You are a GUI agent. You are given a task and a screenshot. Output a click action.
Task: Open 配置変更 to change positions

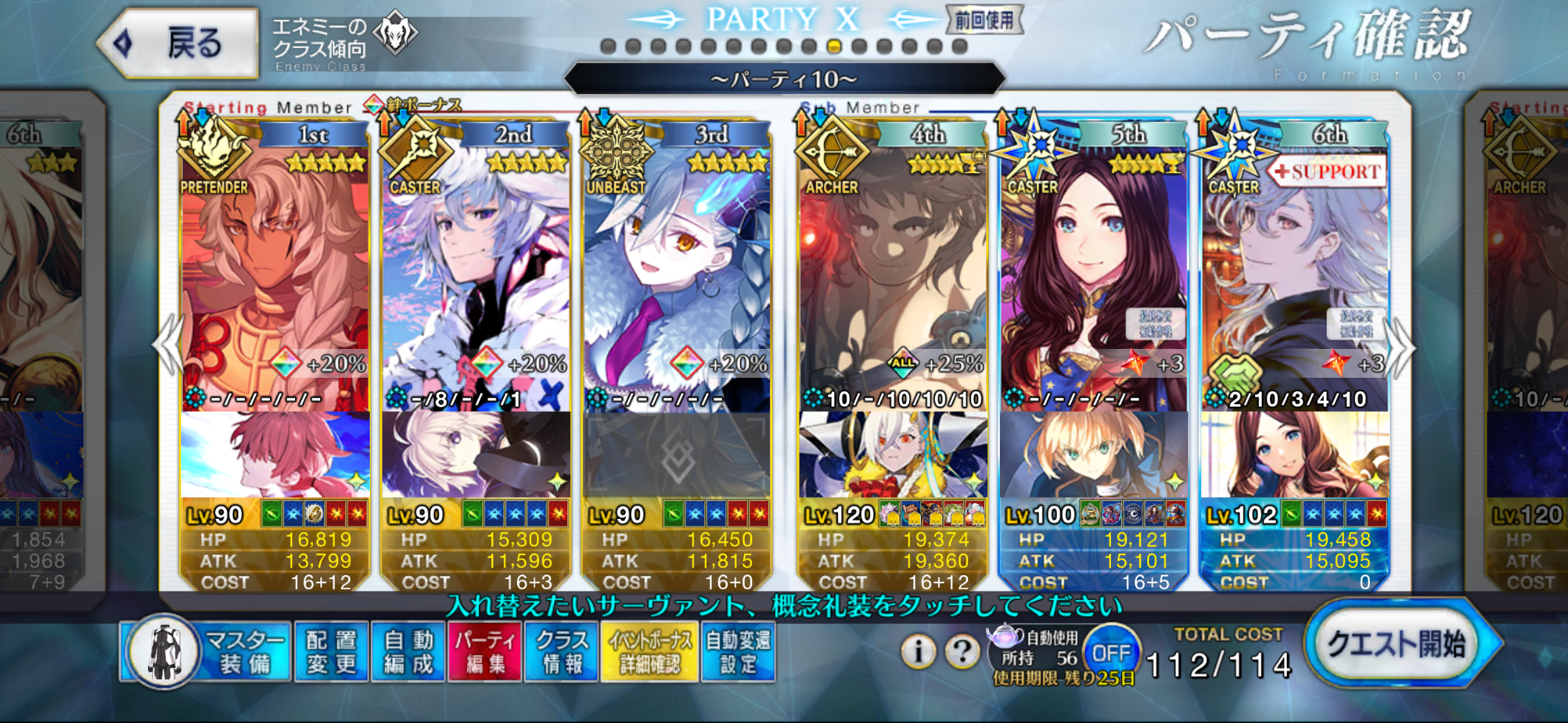tap(331, 652)
